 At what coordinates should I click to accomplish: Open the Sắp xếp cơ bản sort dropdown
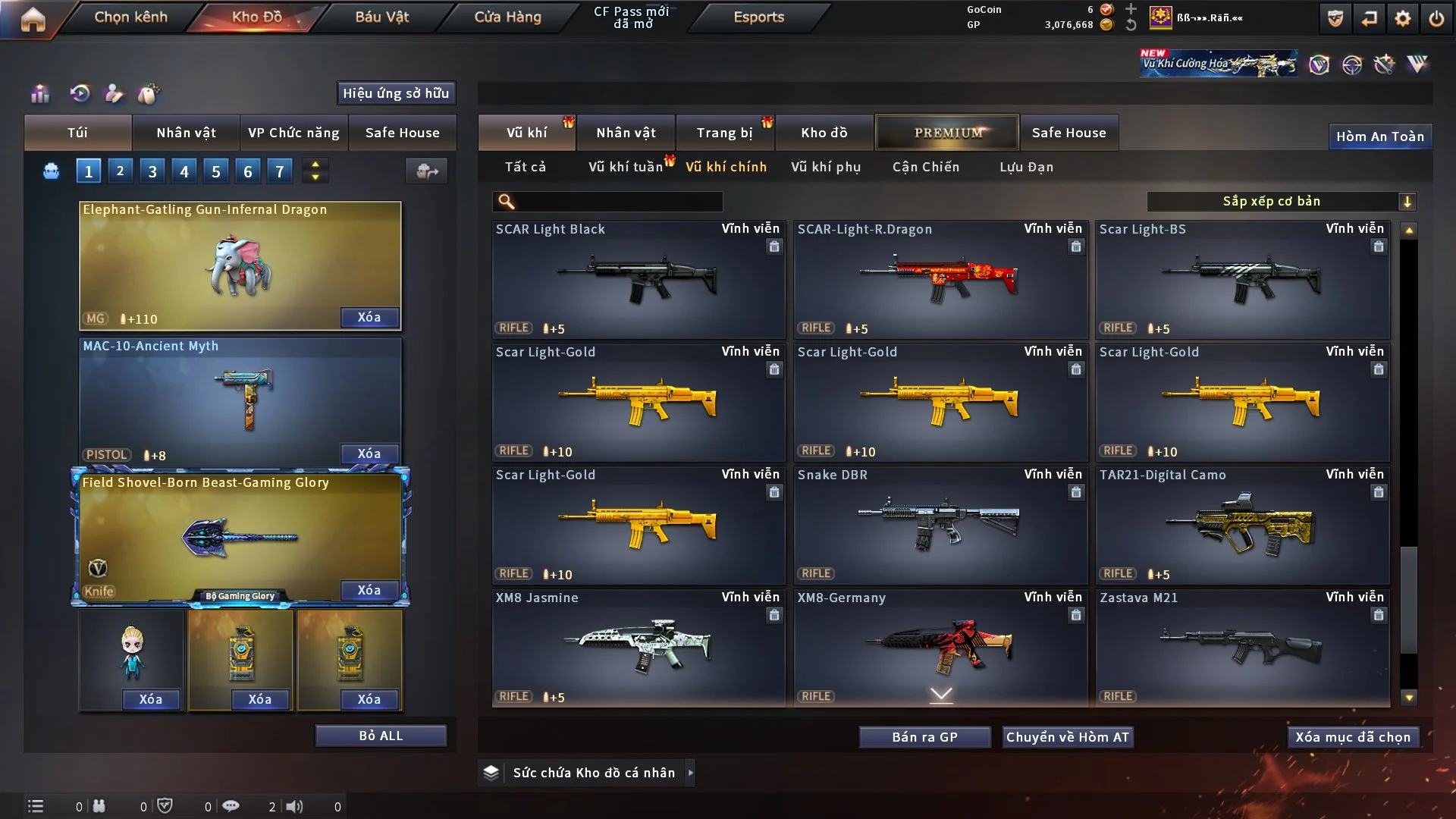point(1281,201)
